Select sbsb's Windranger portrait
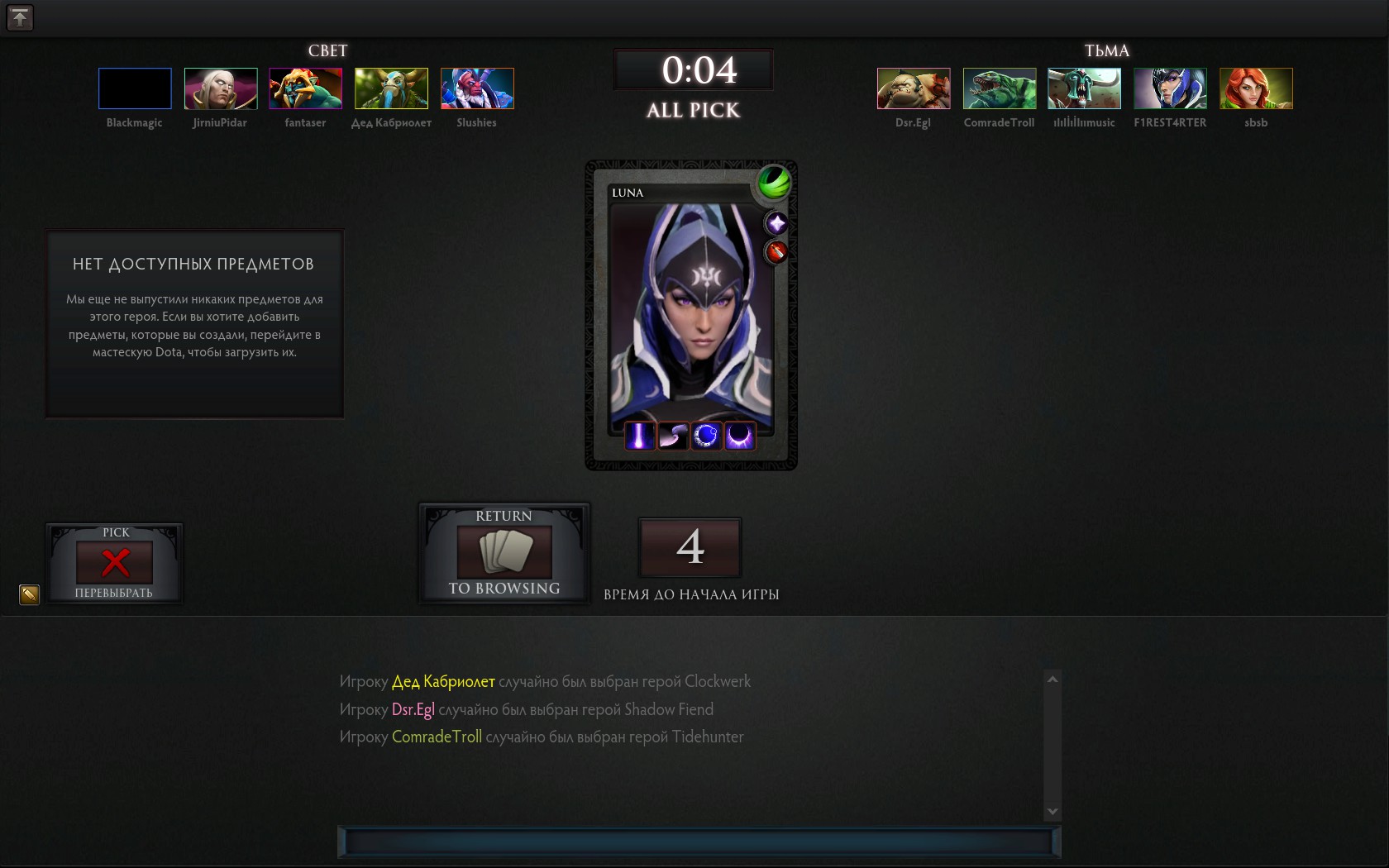The image size is (1389, 868). [1256, 88]
